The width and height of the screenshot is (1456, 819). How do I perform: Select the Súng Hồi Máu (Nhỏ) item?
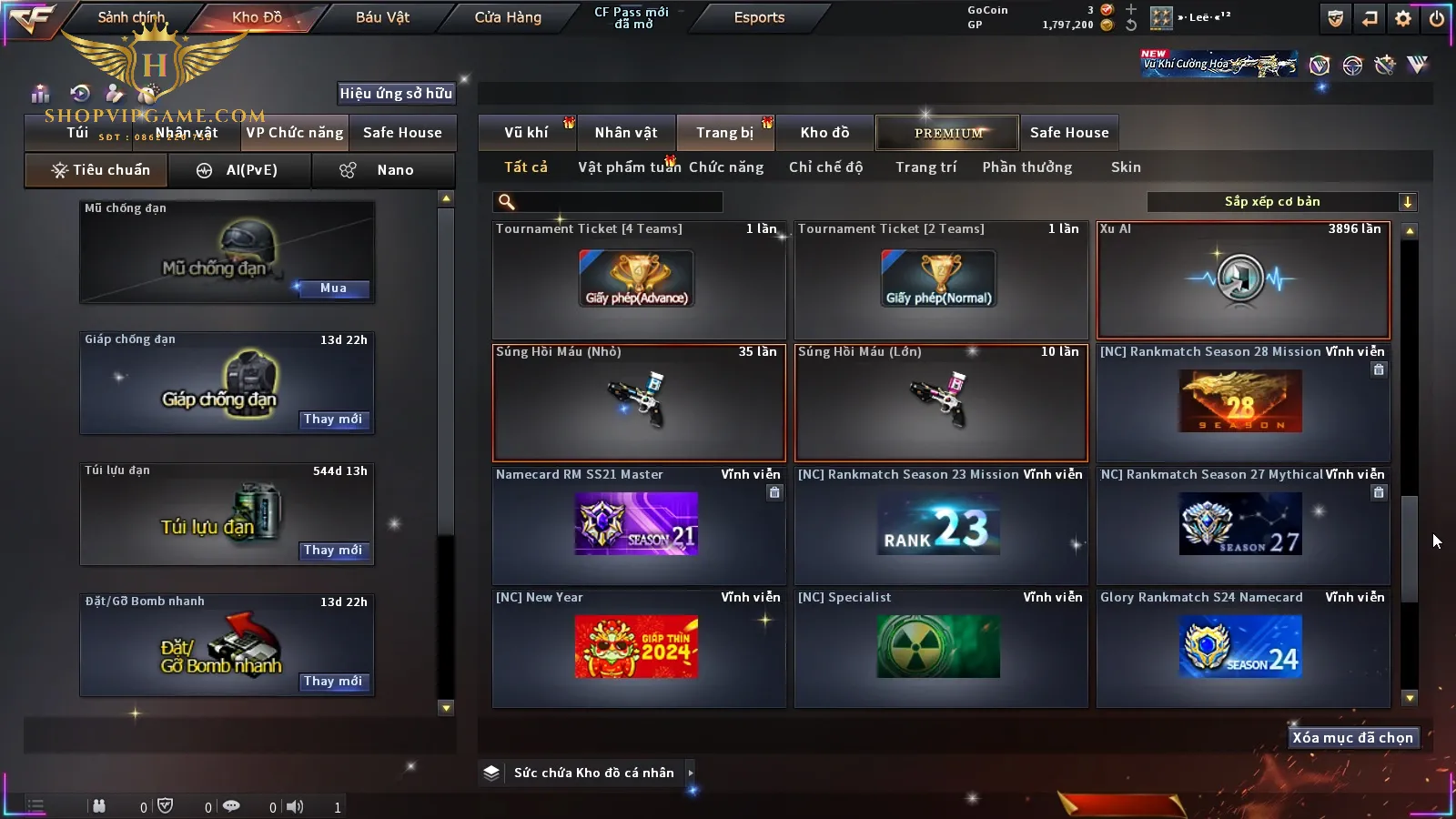[638, 402]
